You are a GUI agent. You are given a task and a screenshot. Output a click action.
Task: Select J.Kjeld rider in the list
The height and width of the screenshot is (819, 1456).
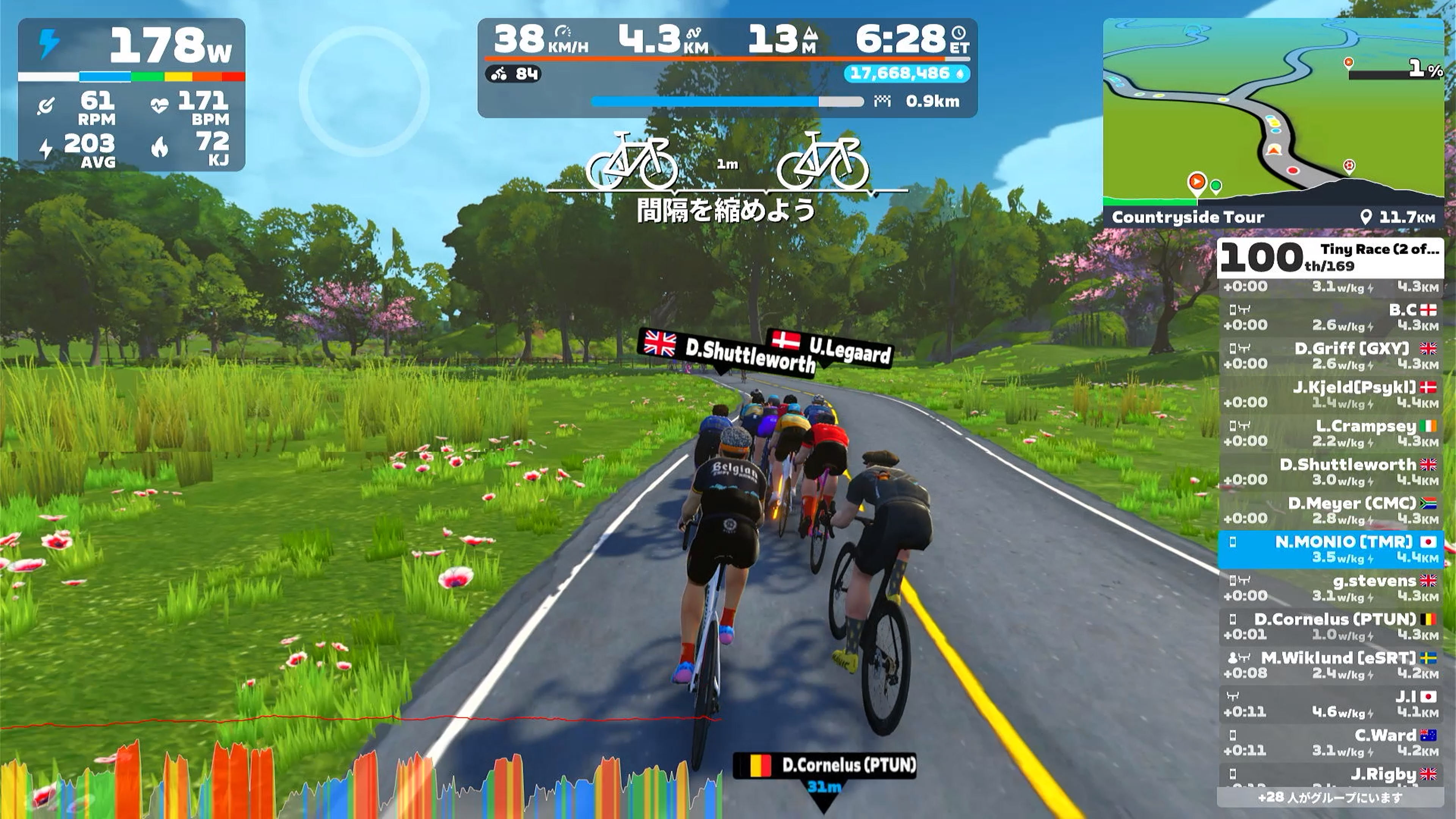[x=1330, y=394]
